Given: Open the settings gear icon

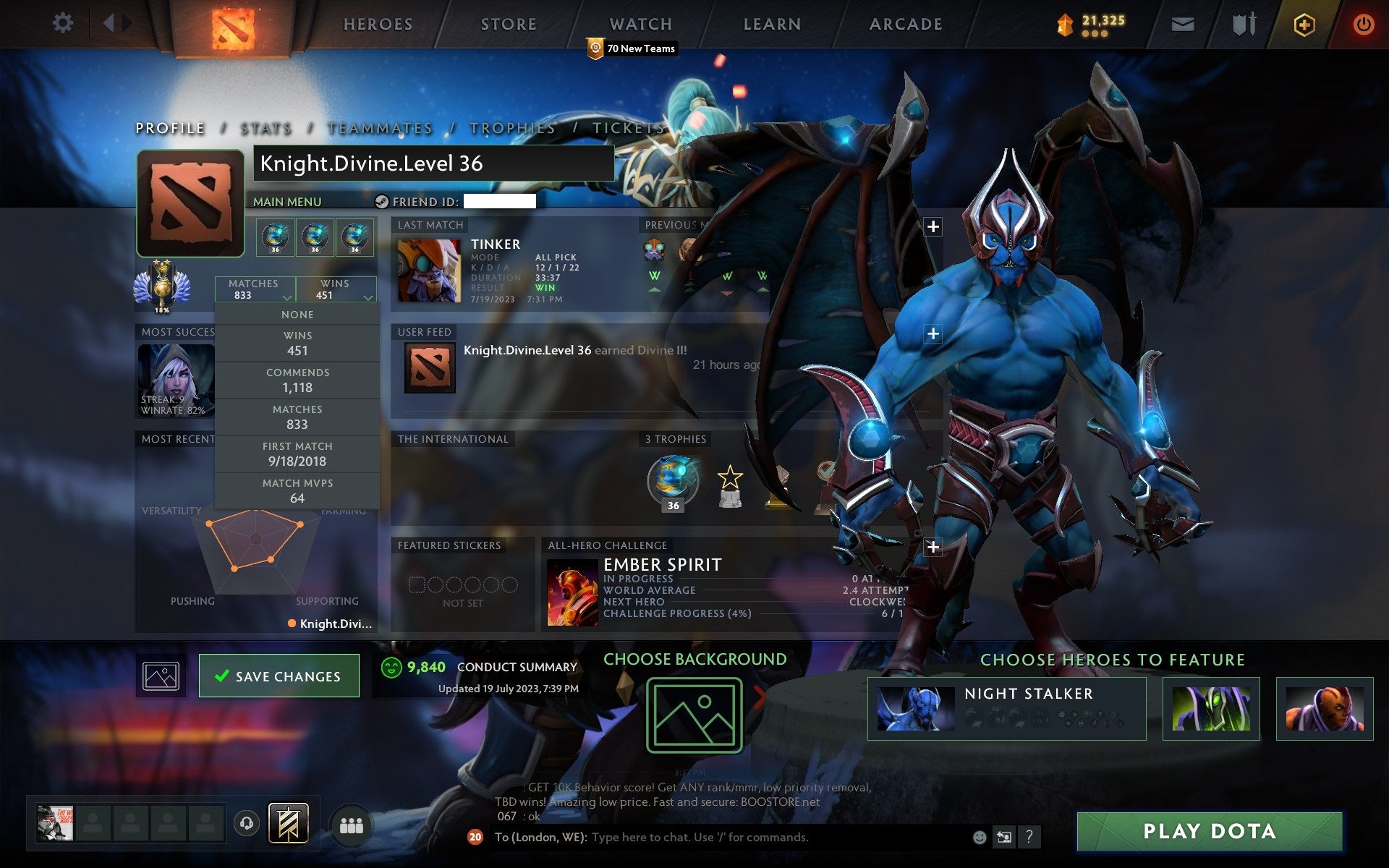Looking at the screenshot, I should coord(64,23).
